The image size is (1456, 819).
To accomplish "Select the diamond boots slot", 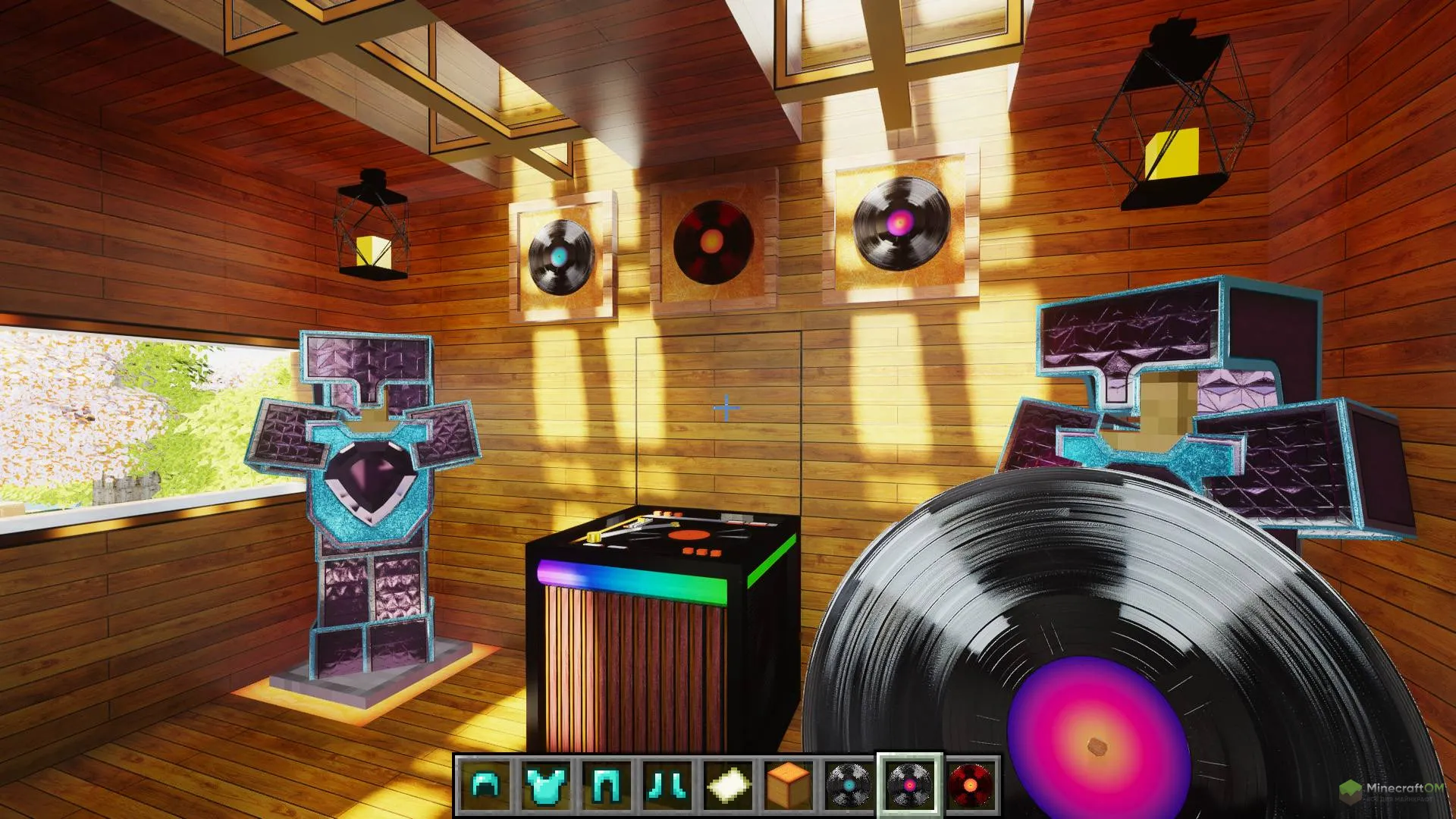I will [x=667, y=785].
